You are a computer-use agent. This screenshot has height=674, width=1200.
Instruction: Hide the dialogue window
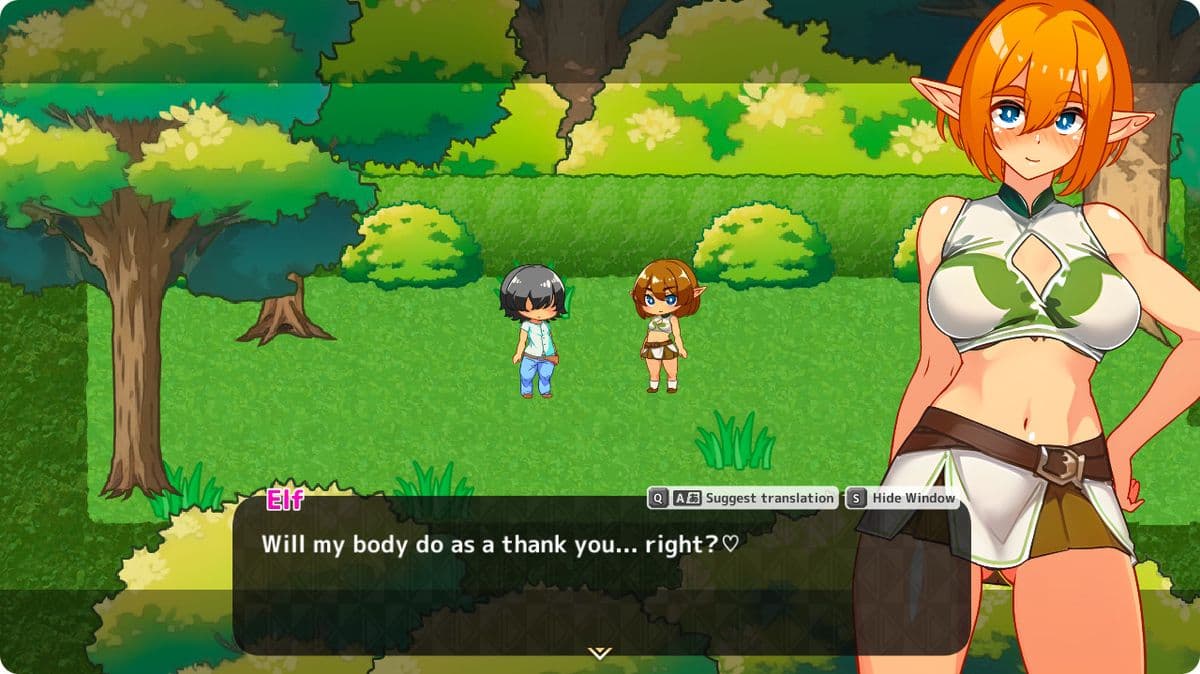point(912,498)
